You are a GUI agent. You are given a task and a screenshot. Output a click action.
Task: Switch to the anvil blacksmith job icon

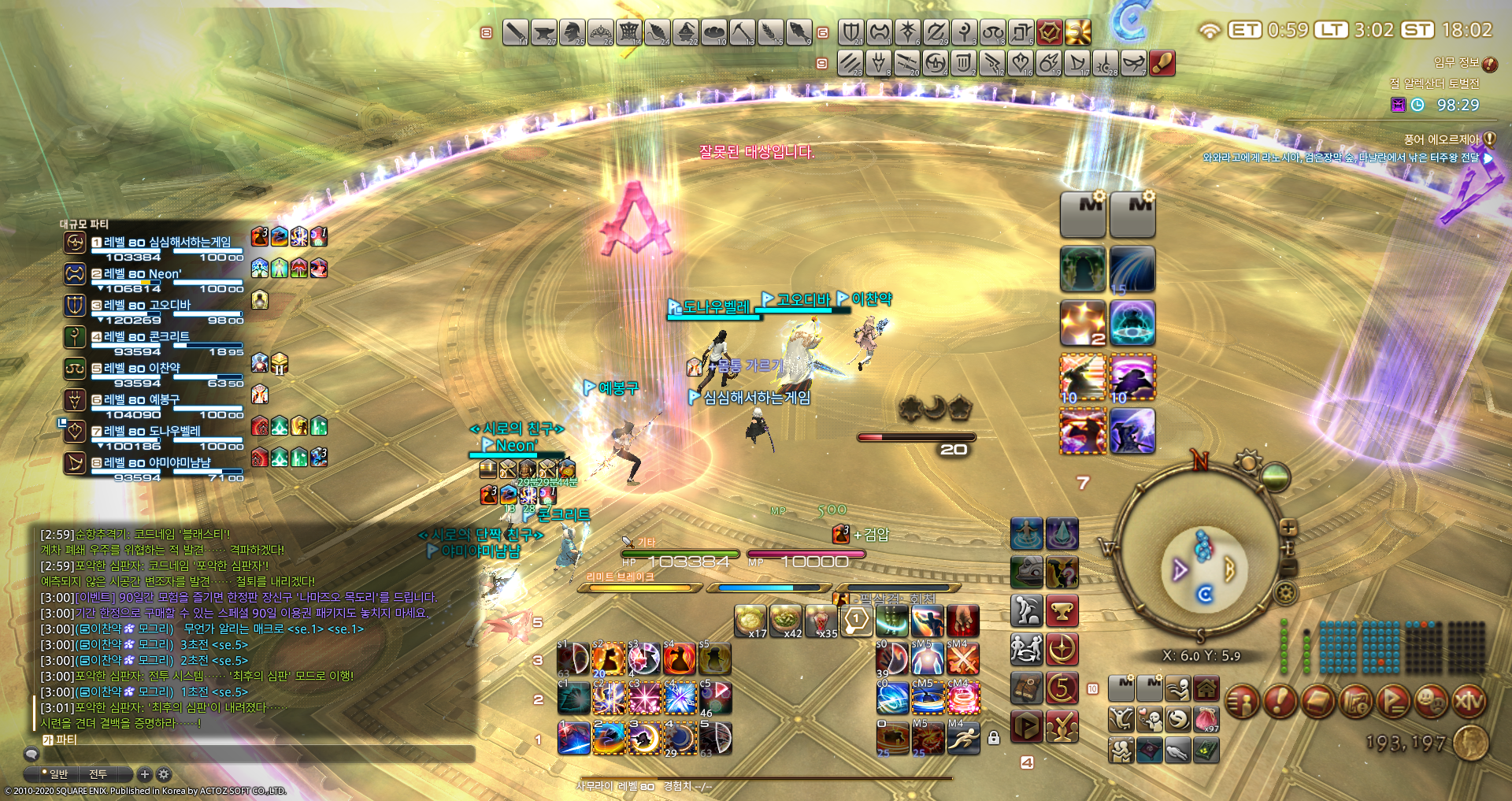[544, 32]
